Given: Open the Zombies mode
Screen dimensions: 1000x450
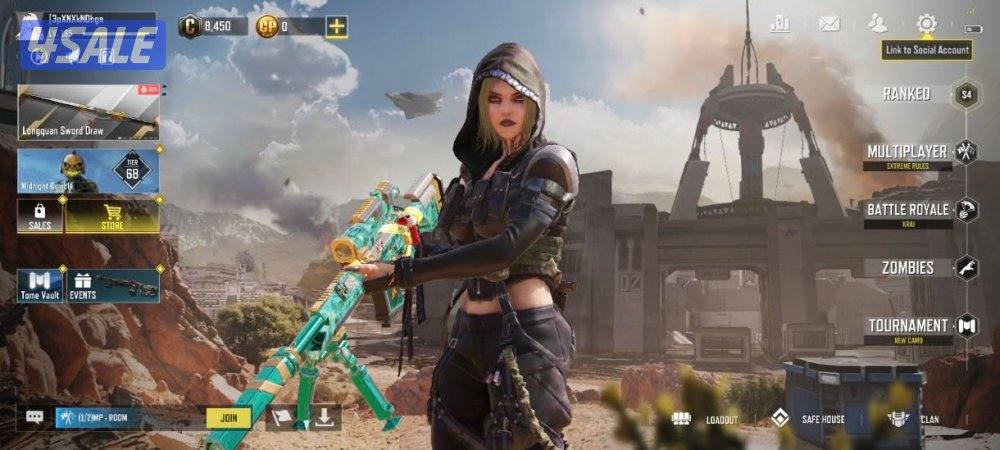Looking at the screenshot, I should click(908, 267).
